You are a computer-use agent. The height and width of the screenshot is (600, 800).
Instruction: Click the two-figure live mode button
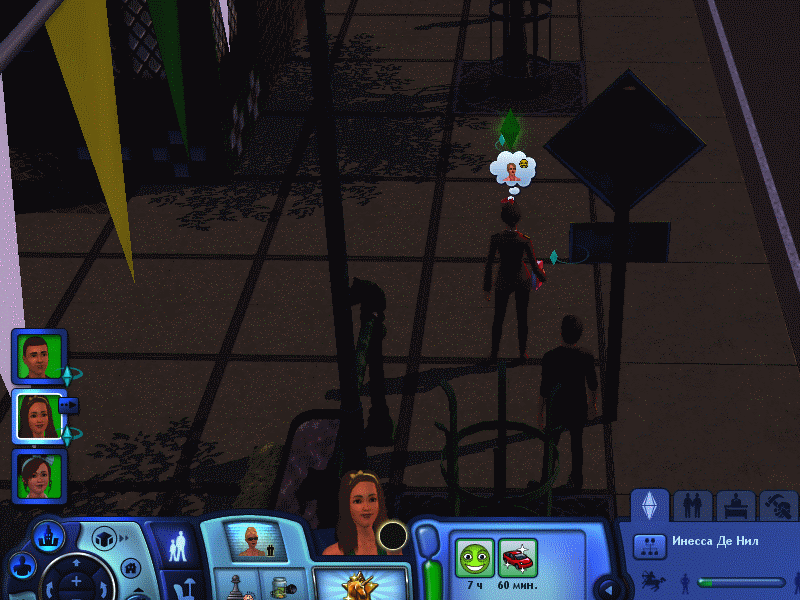(x=177, y=546)
